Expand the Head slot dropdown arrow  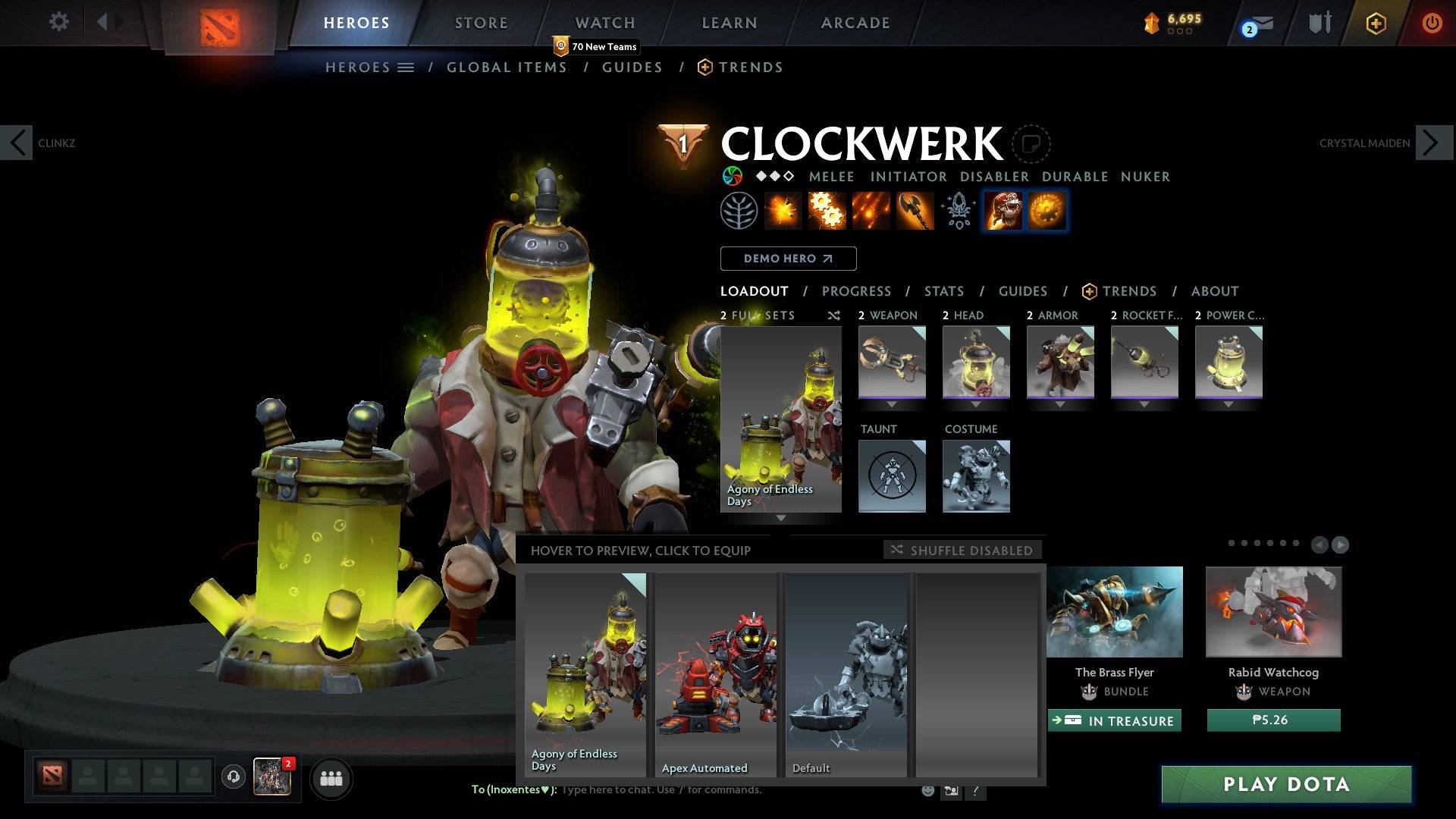point(976,404)
